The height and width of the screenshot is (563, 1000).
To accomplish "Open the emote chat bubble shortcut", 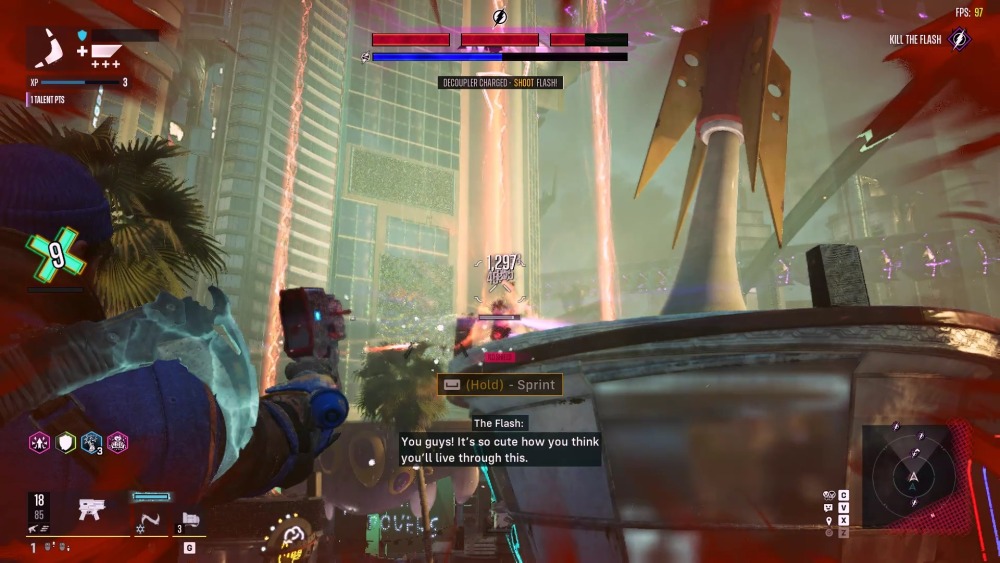I will (x=829, y=508).
